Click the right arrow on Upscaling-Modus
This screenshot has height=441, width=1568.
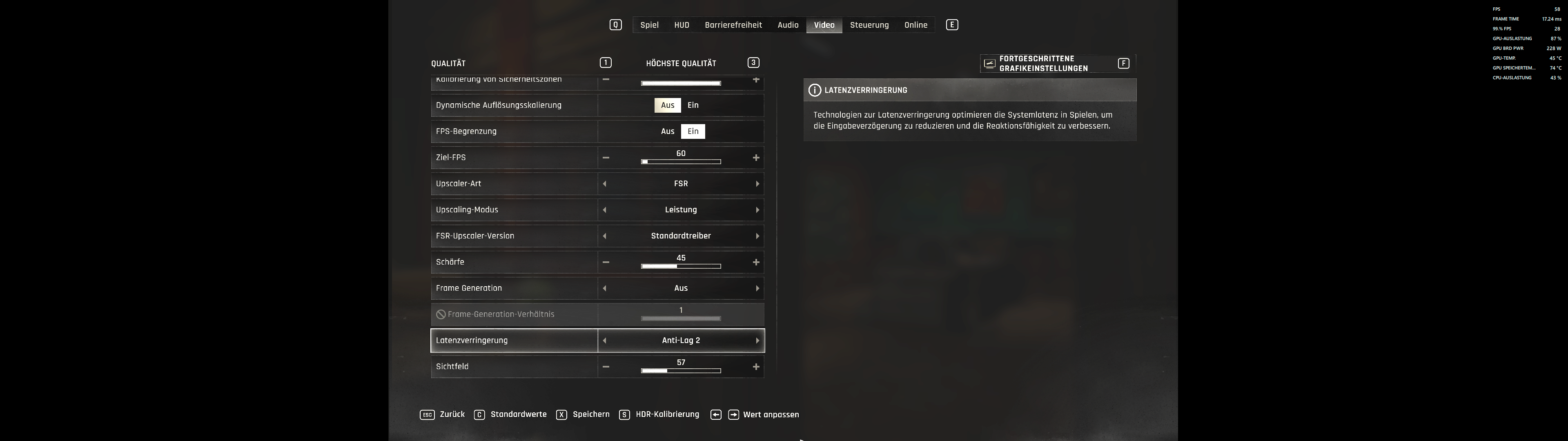(x=757, y=209)
